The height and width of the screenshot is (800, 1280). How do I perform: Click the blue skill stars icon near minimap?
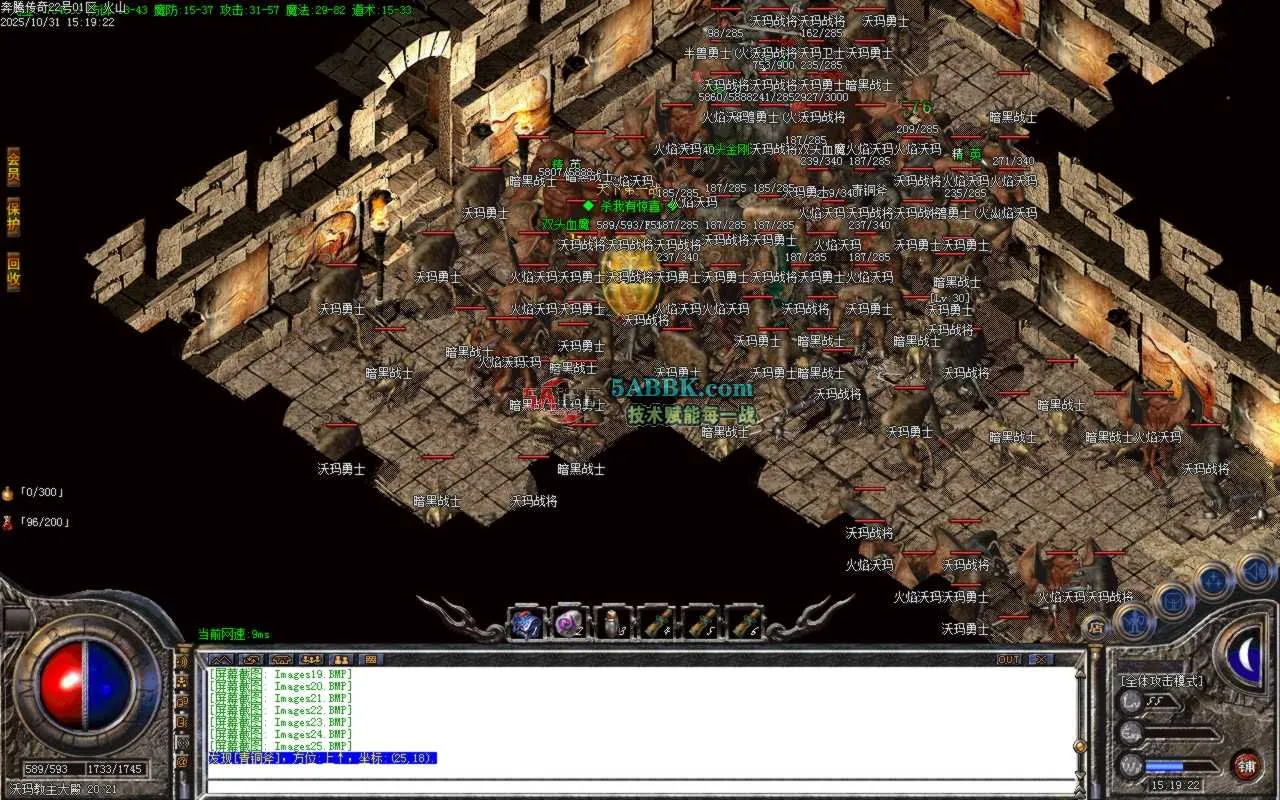pos(1213,581)
